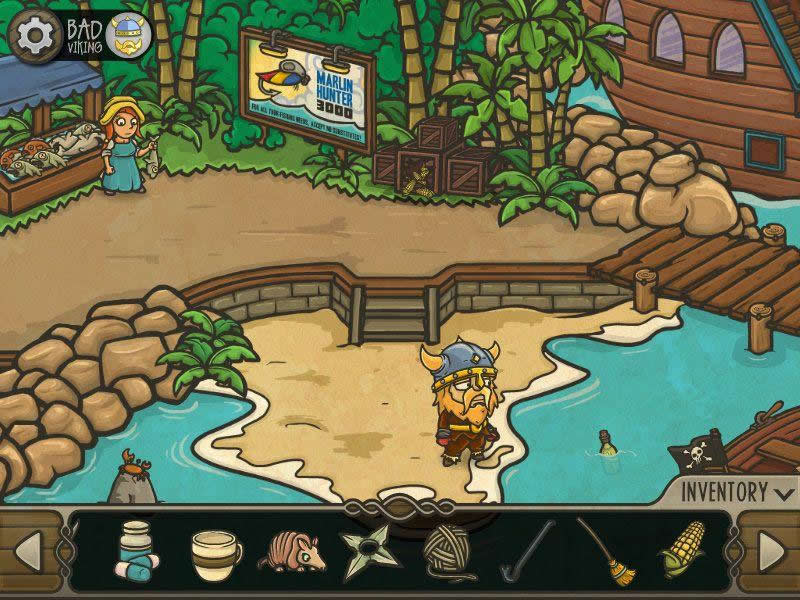Screen dimensions: 800x600
Task: Grab the ball of yarn item
Action: tap(446, 551)
